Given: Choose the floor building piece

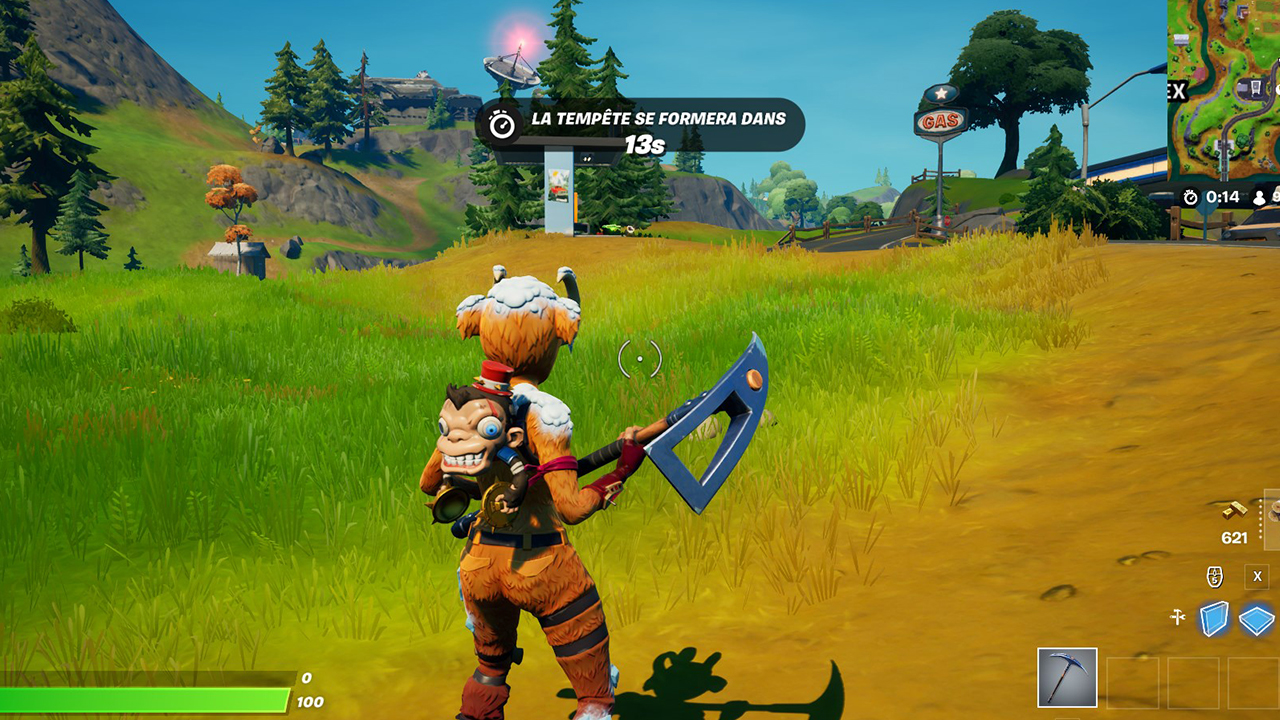Looking at the screenshot, I should 1259,620.
